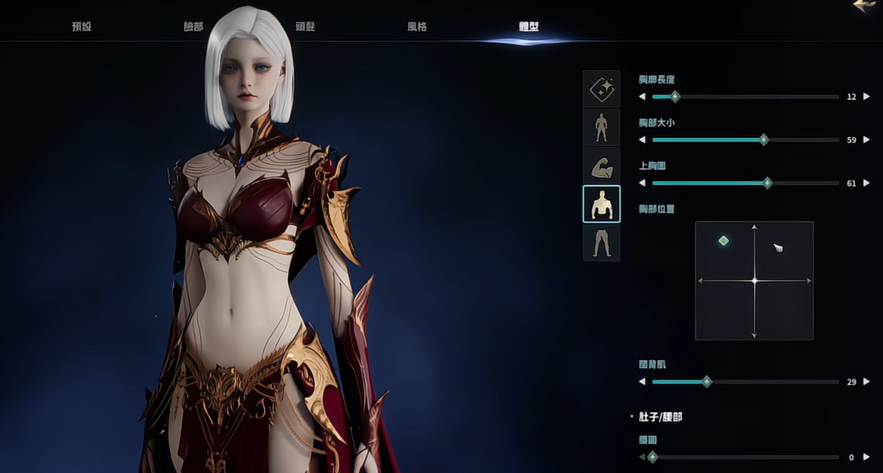Increase 腰圍 with its right arrow
The height and width of the screenshot is (473, 883).
click(x=866, y=457)
